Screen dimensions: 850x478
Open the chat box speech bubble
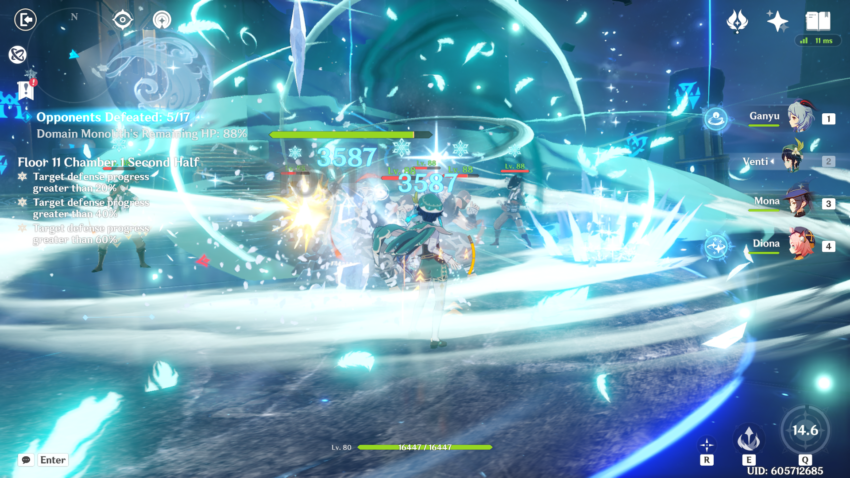click(26, 459)
